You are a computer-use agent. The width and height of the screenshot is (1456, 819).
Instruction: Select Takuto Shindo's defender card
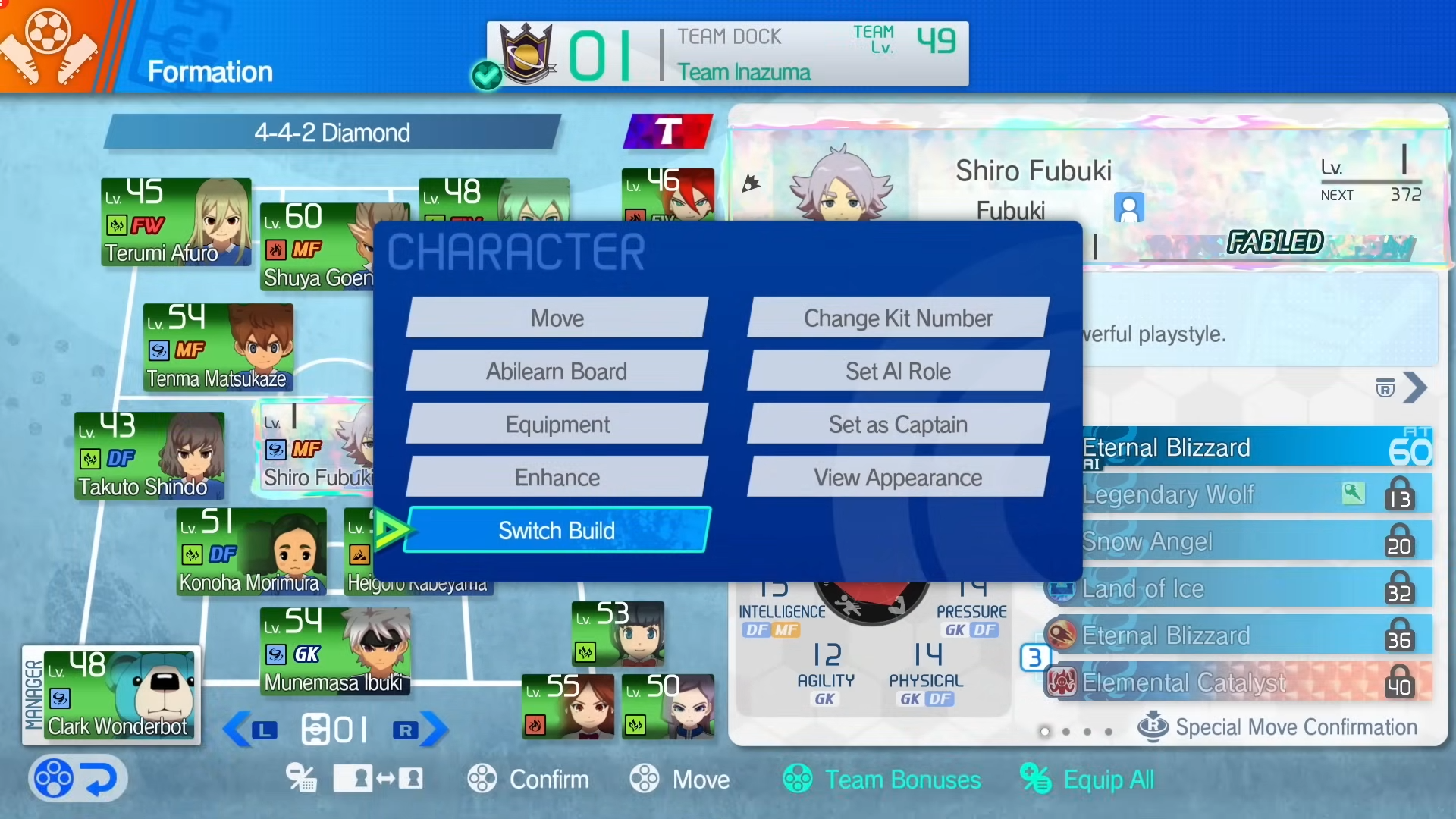(x=149, y=456)
